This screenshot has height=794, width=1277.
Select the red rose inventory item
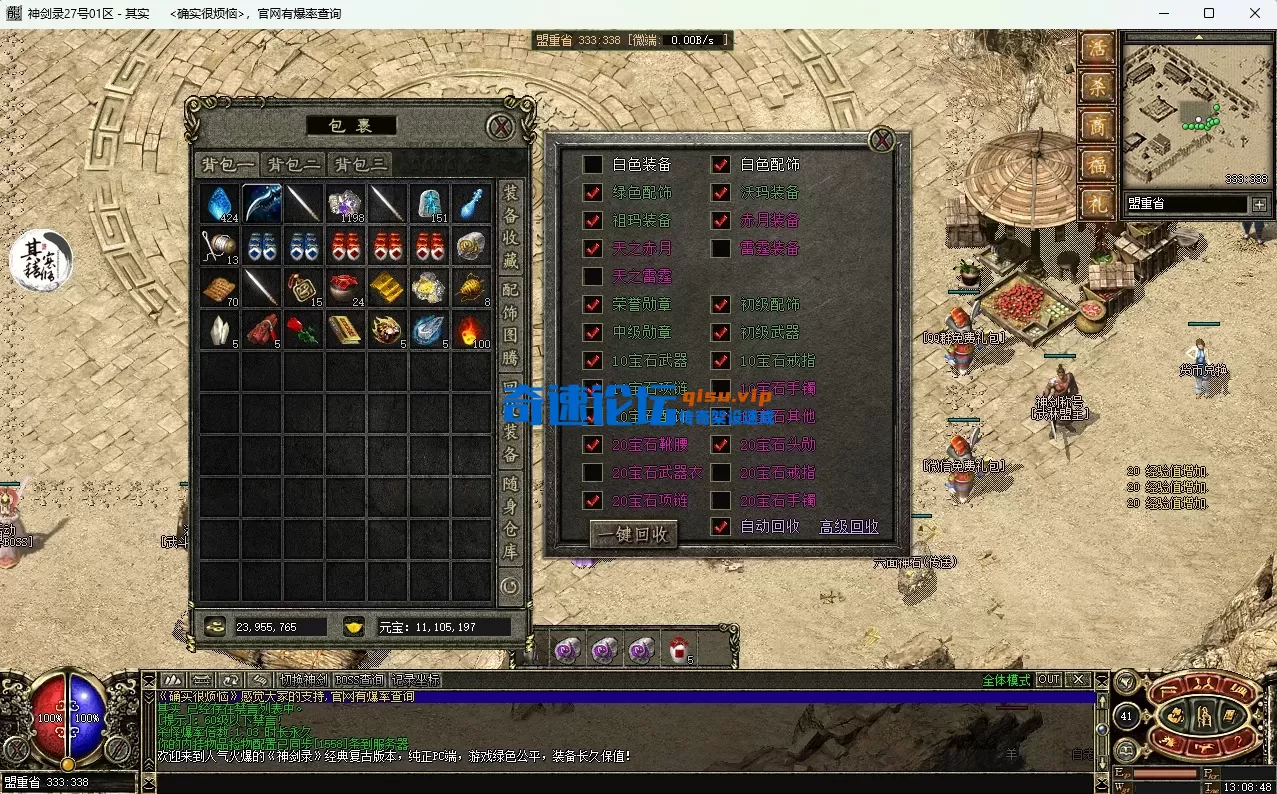[x=303, y=330]
